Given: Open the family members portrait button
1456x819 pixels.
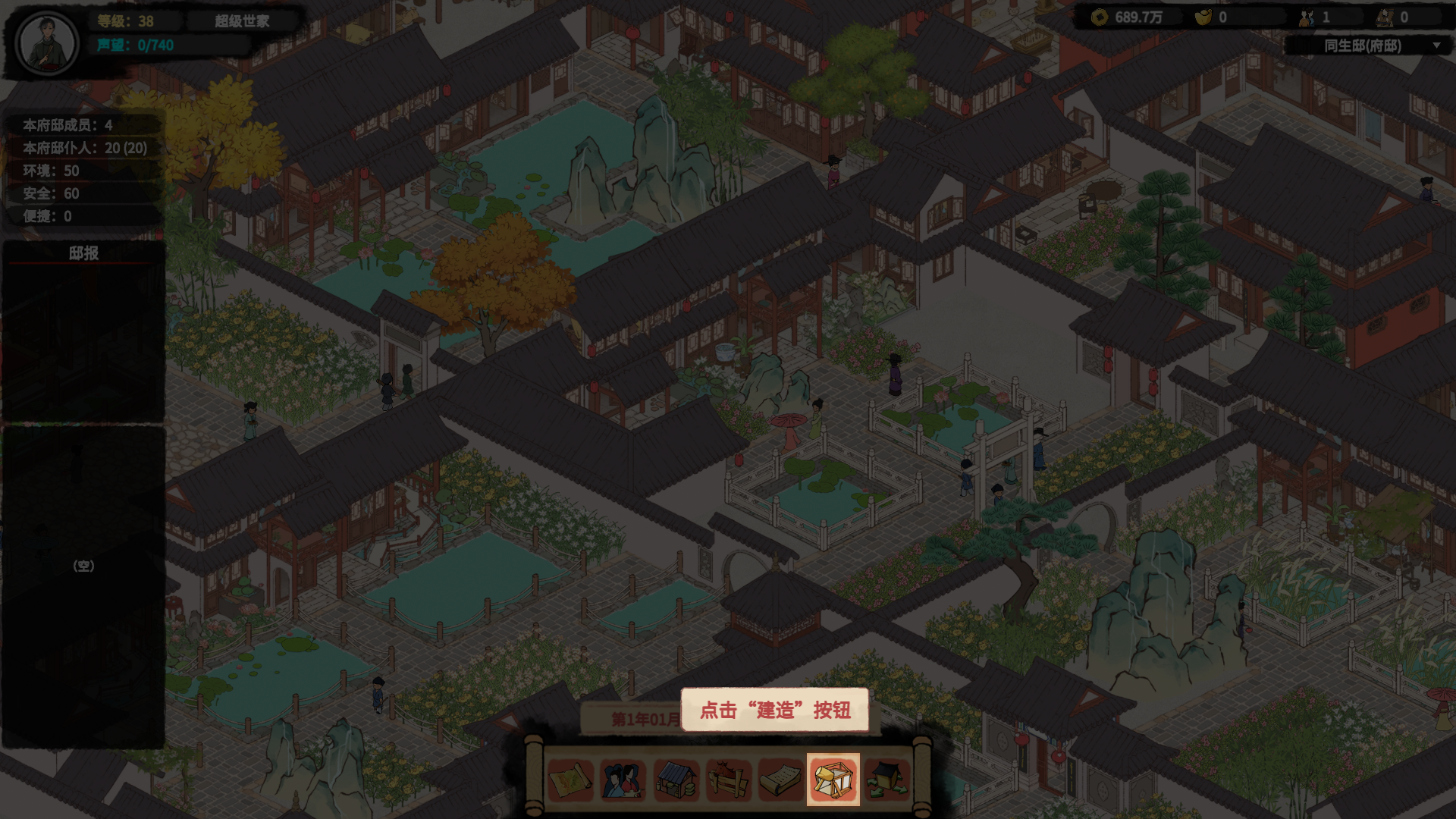Looking at the screenshot, I should pyautogui.click(x=623, y=780).
